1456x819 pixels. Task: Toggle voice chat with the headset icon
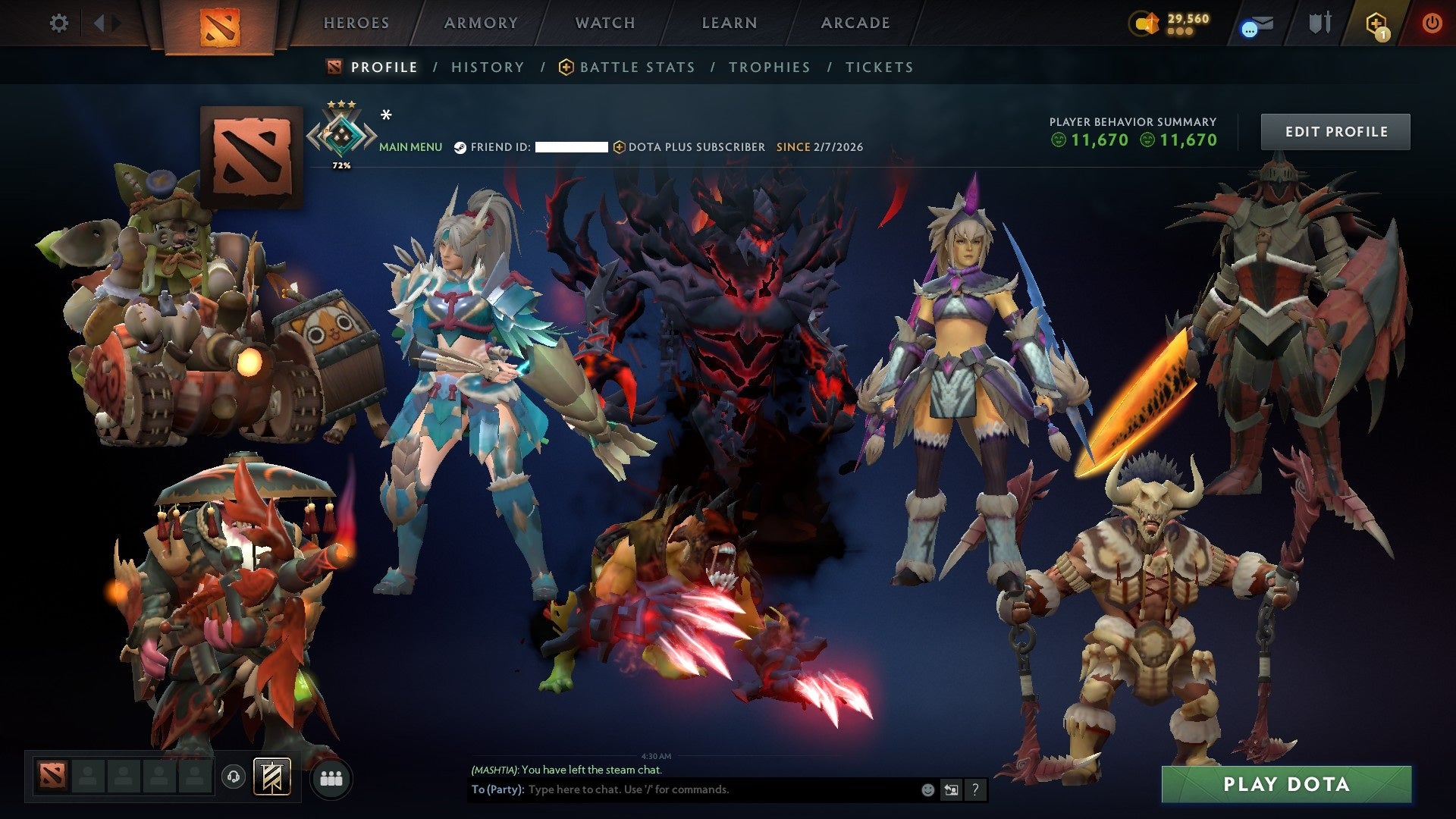[233, 775]
